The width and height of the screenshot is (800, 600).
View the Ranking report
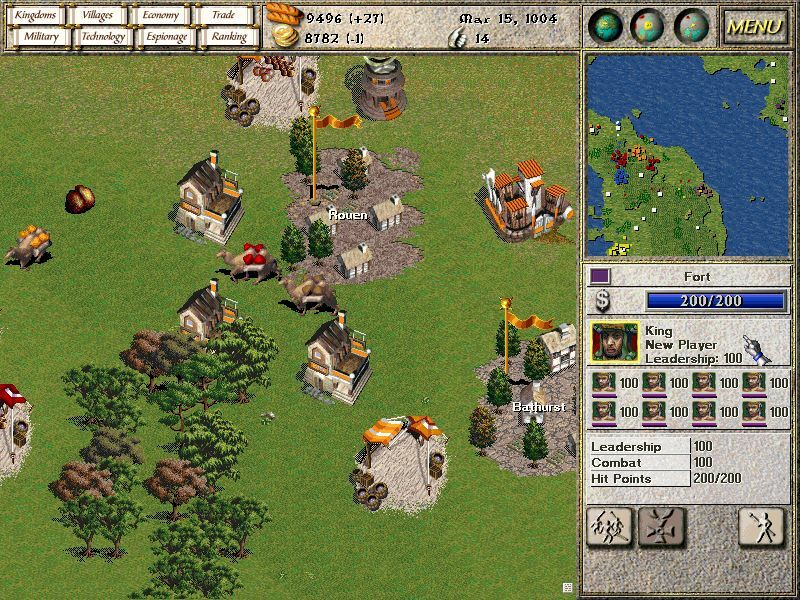pyautogui.click(x=228, y=37)
